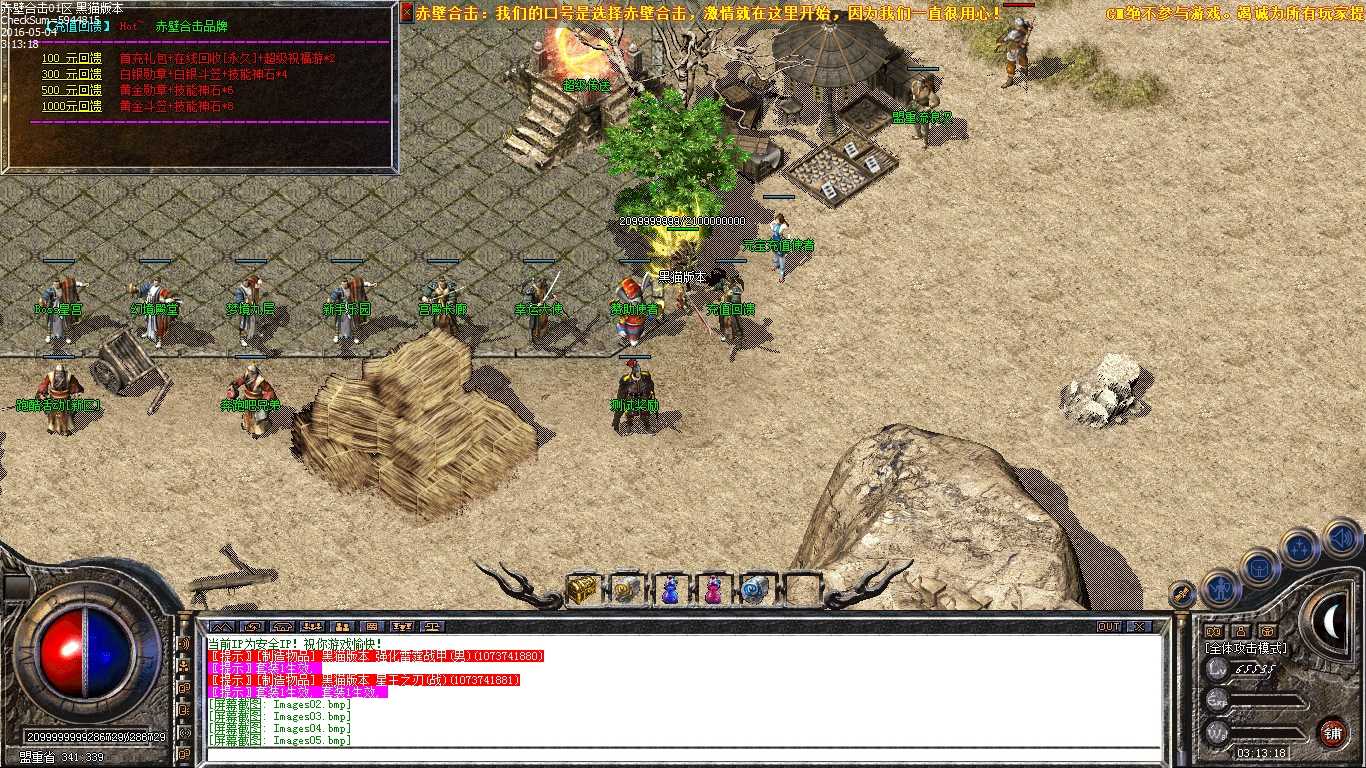
Task: Toggle day/night with the crescent moon button
Action: coord(1331,620)
